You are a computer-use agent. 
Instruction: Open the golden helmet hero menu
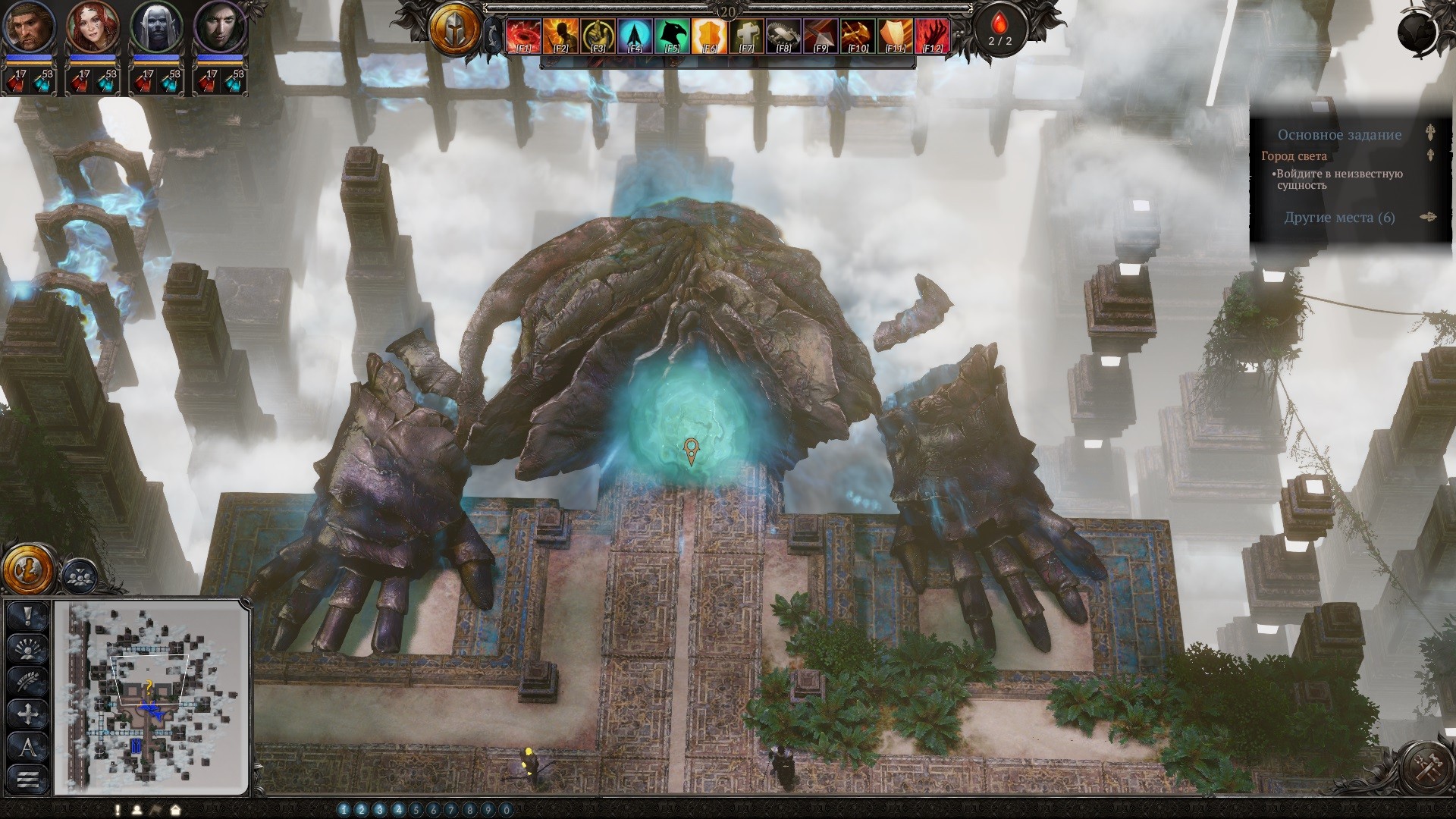tap(455, 30)
